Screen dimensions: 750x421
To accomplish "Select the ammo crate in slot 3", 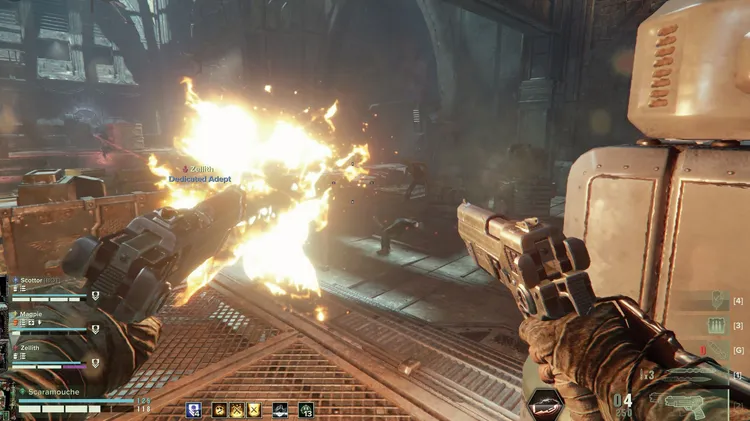I will point(717,325).
